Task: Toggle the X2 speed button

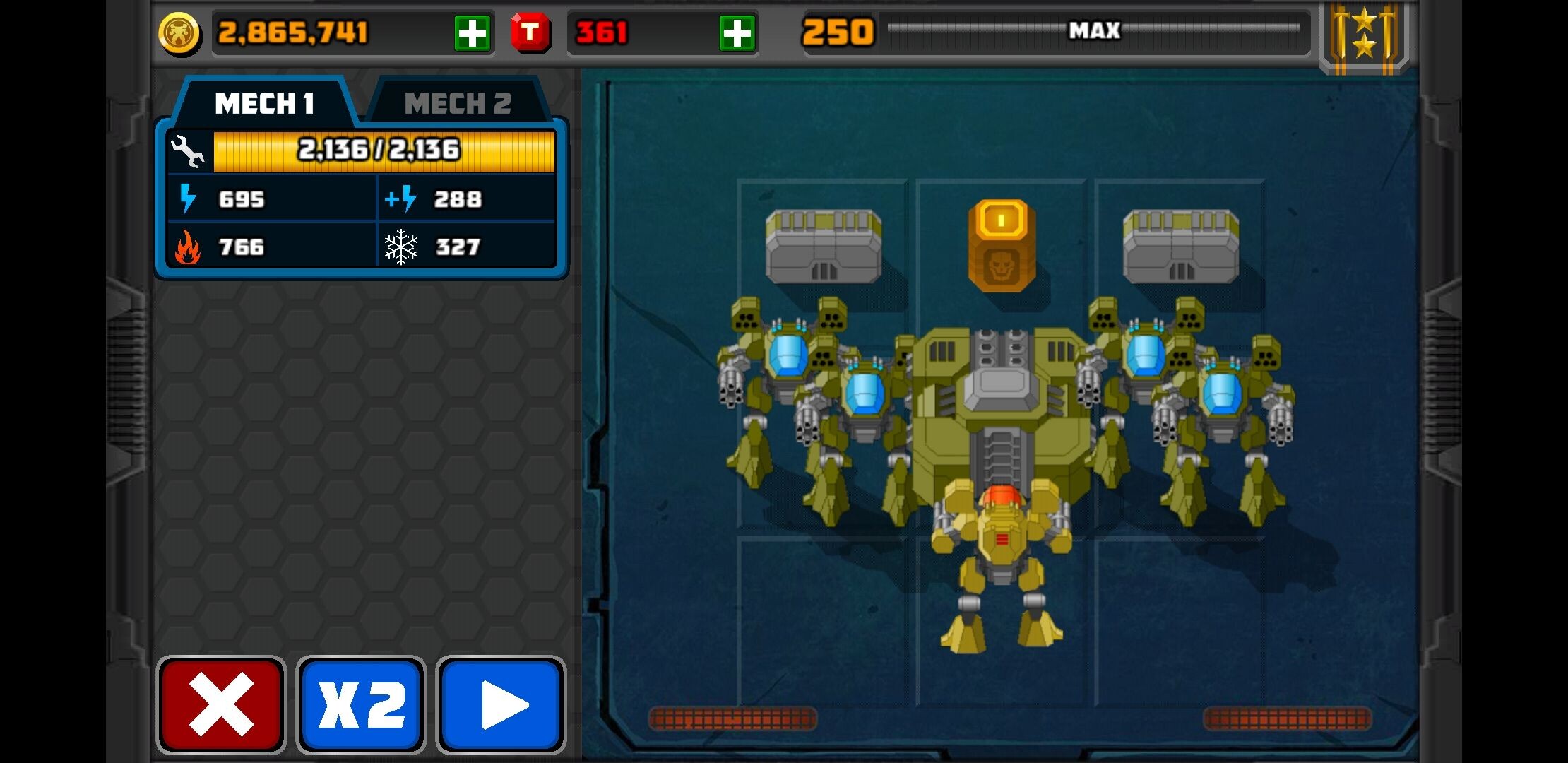Action: 361,704
